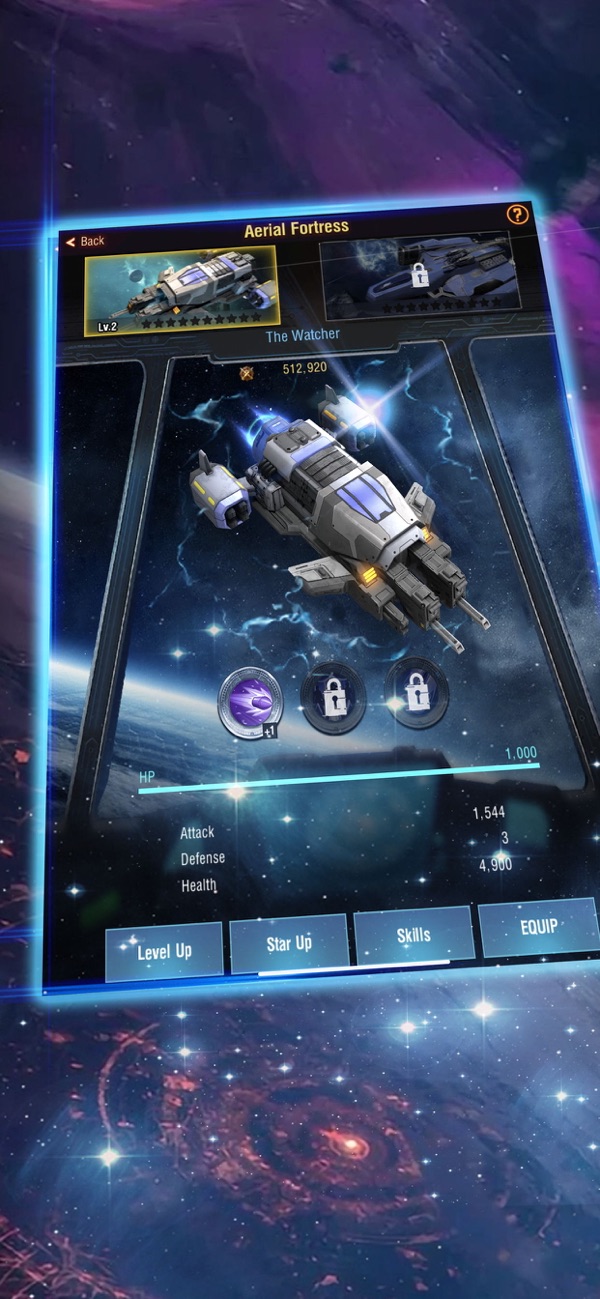Tap the Level Up button
This screenshot has height=1299, width=600.
164,951
